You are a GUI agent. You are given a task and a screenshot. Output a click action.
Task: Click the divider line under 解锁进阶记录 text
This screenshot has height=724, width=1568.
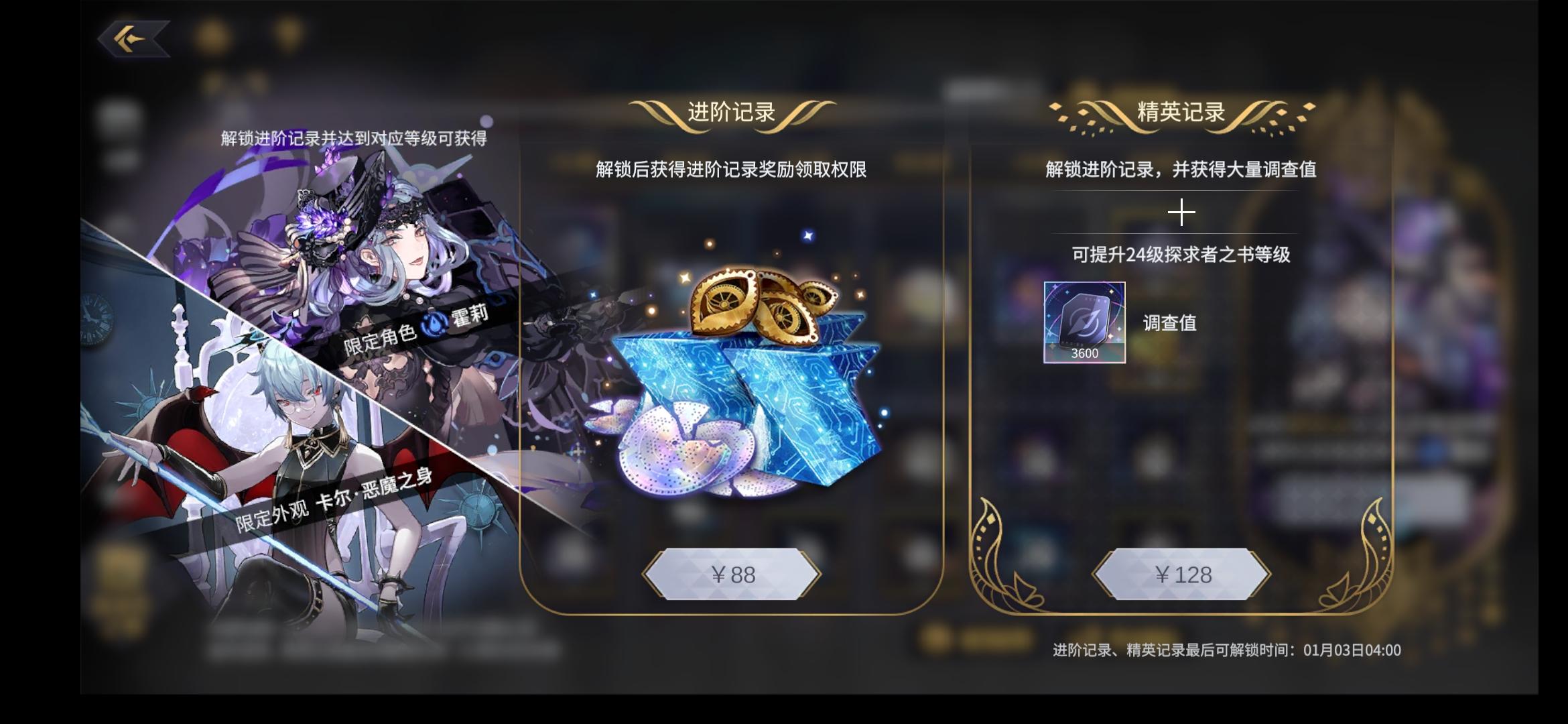coord(1183,190)
